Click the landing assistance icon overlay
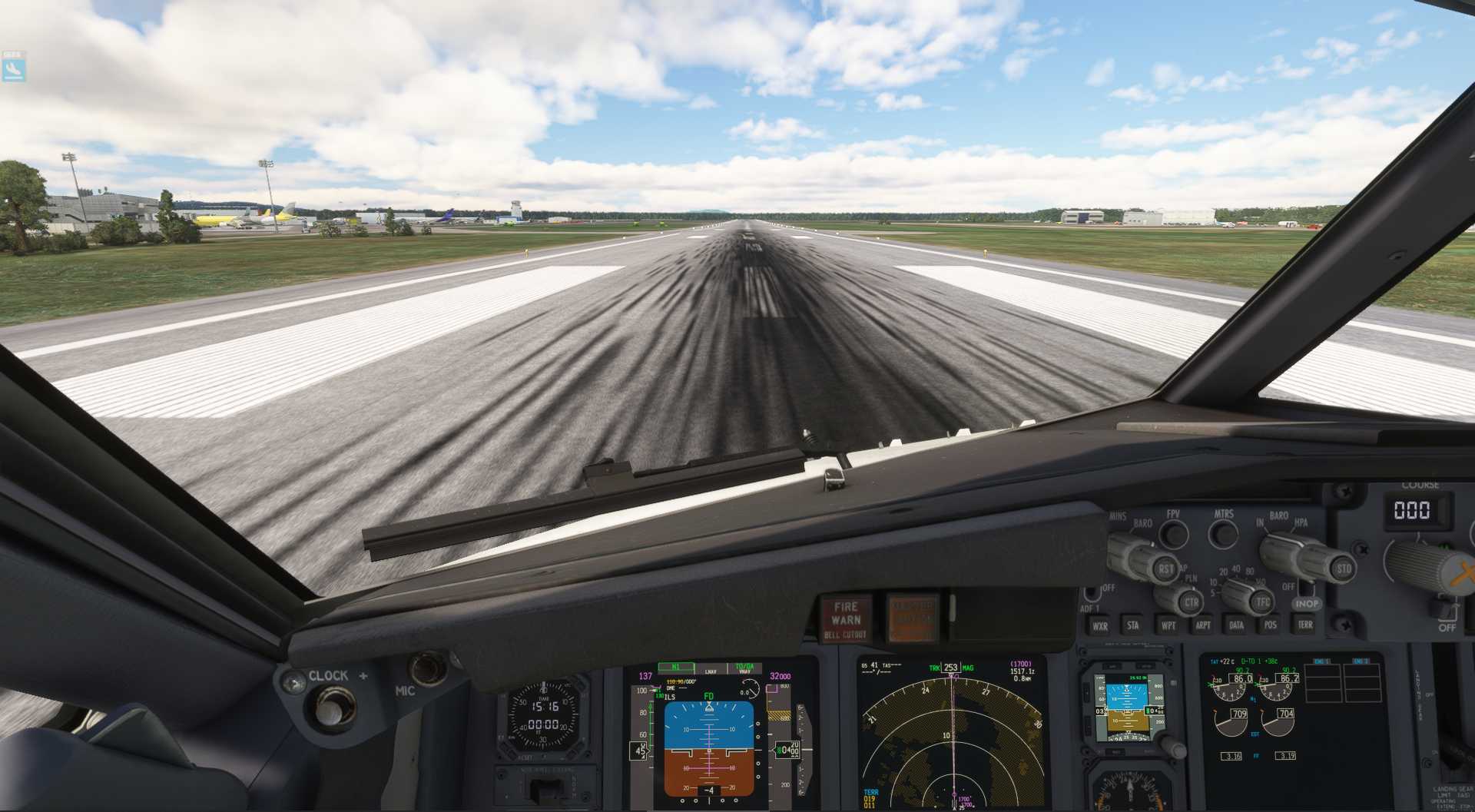The width and height of the screenshot is (1475, 812). coord(13,68)
